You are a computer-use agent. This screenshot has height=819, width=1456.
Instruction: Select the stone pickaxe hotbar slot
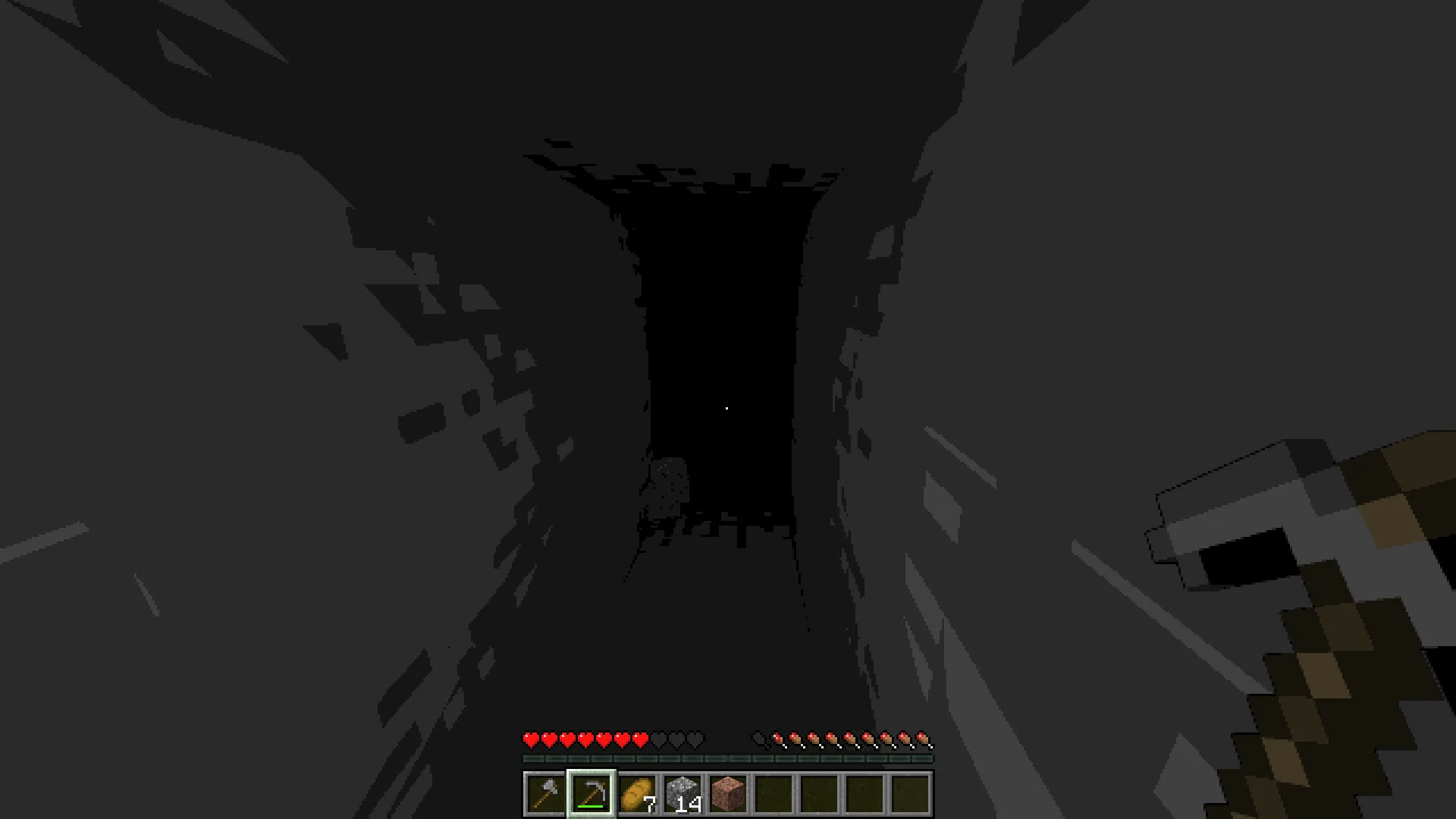click(x=590, y=793)
